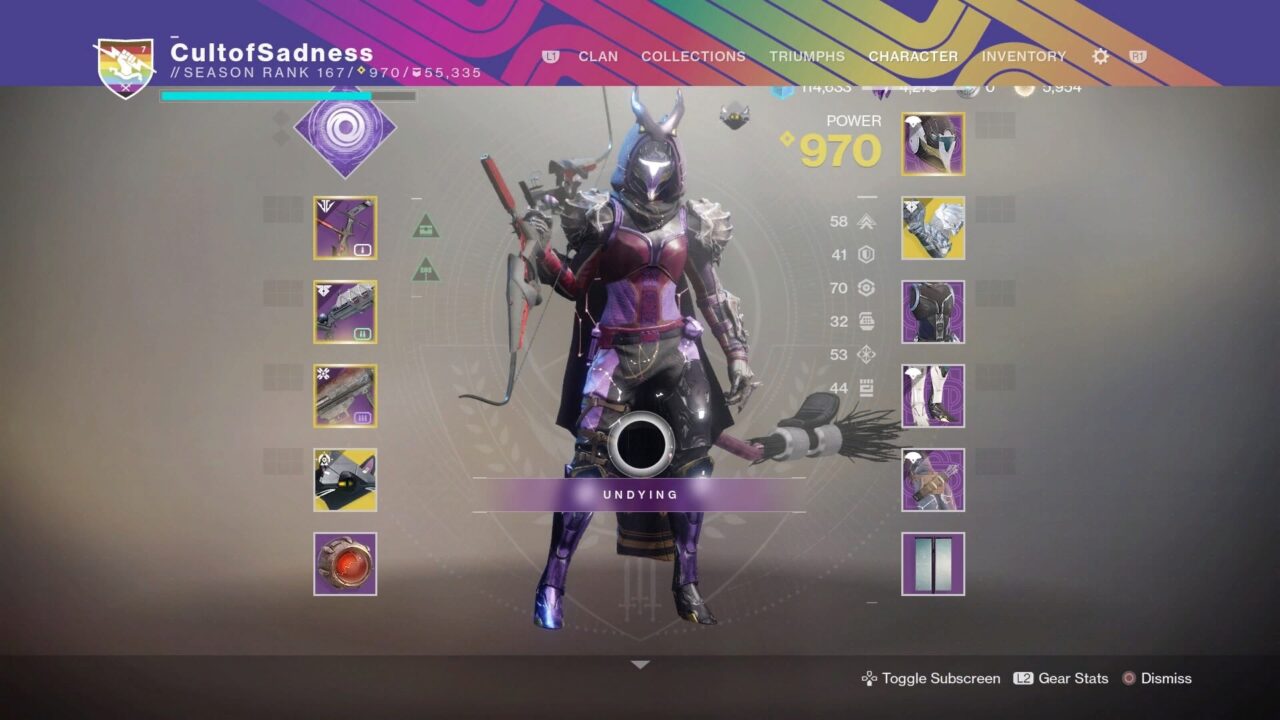Open the settings gear menu
The image size is (1280, 720).
point(1099,57)
